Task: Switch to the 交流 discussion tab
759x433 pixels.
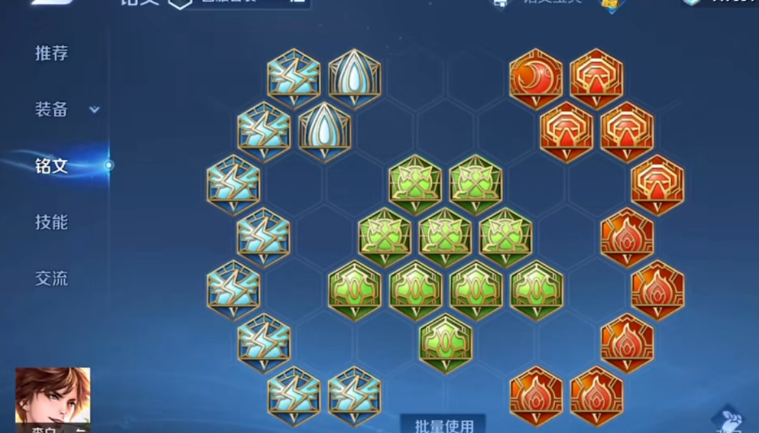Action: (x=51, y=279)
